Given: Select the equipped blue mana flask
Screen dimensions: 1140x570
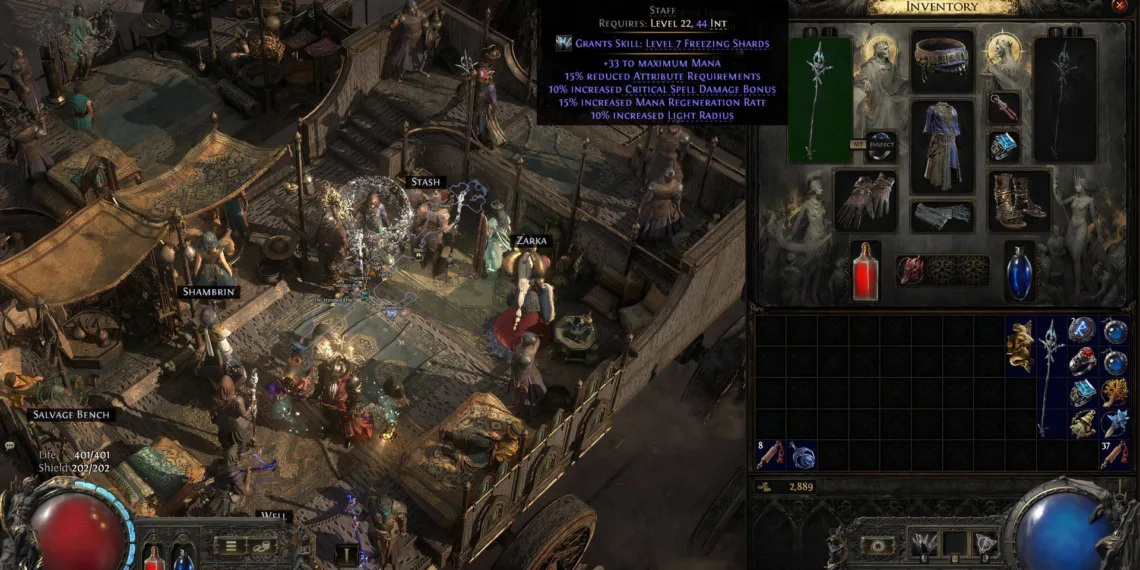Looking at the screenshot, I should (1018, 270).
